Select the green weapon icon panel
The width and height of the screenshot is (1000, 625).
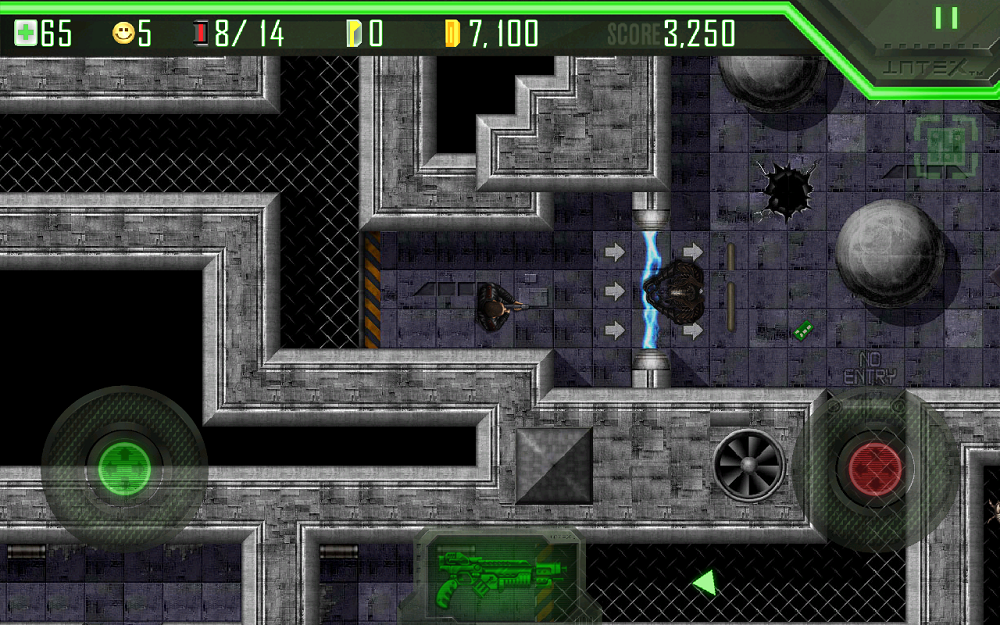pos(495,578)
